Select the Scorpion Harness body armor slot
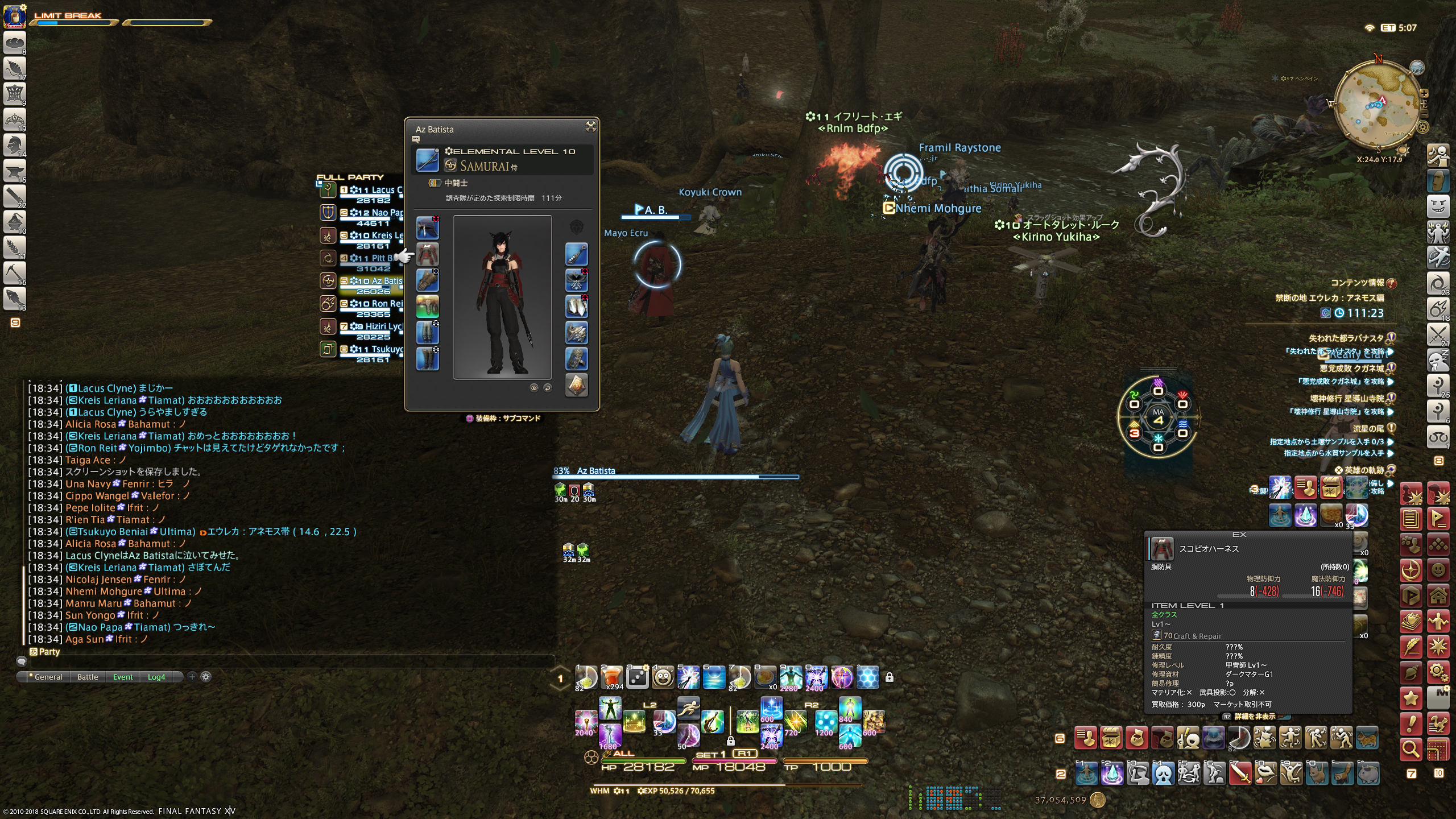 [x=427, y=254]
